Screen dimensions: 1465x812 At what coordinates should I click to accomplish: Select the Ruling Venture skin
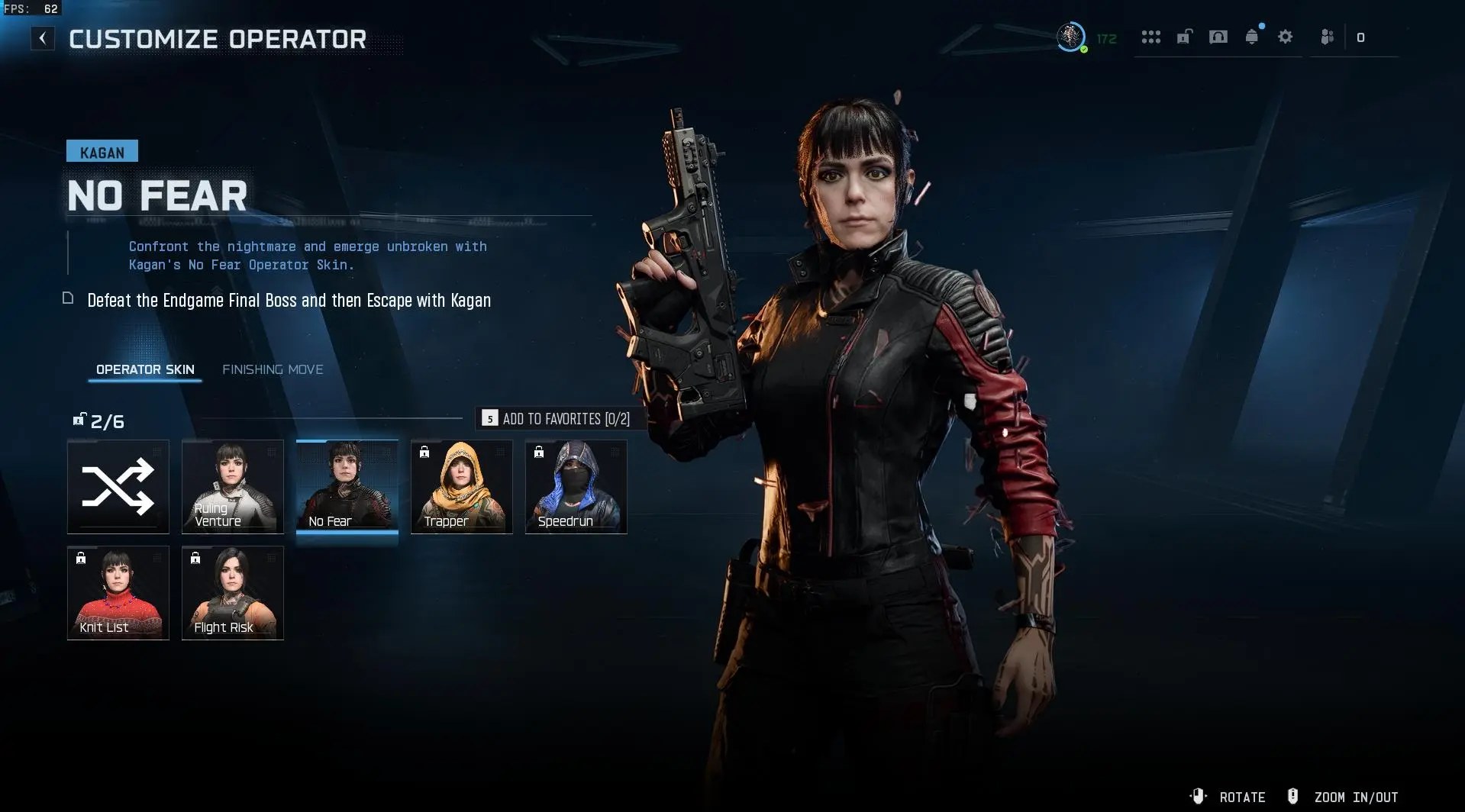233,487
